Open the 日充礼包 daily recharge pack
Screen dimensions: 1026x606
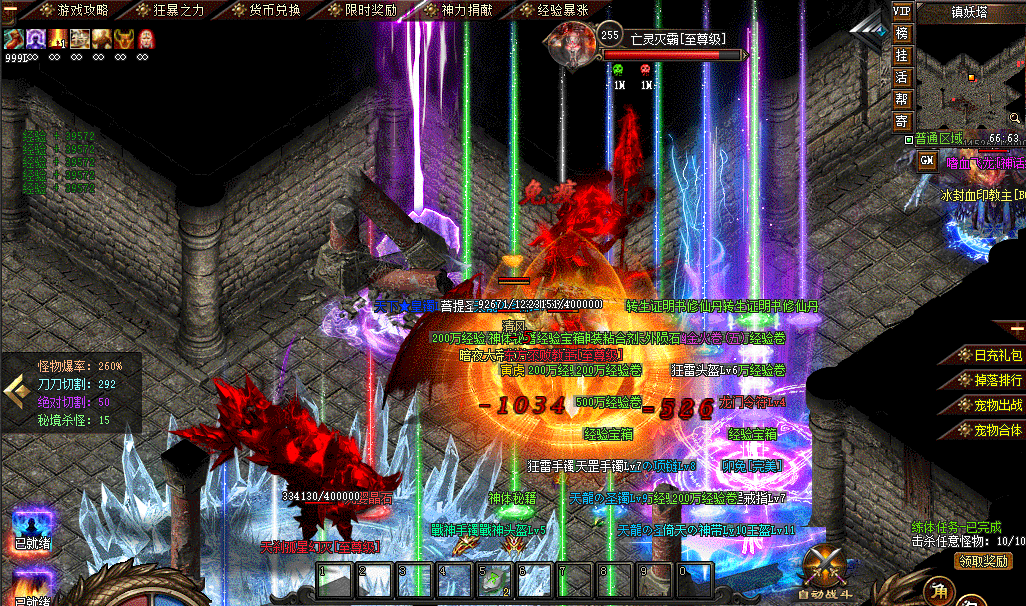[989, 356]
